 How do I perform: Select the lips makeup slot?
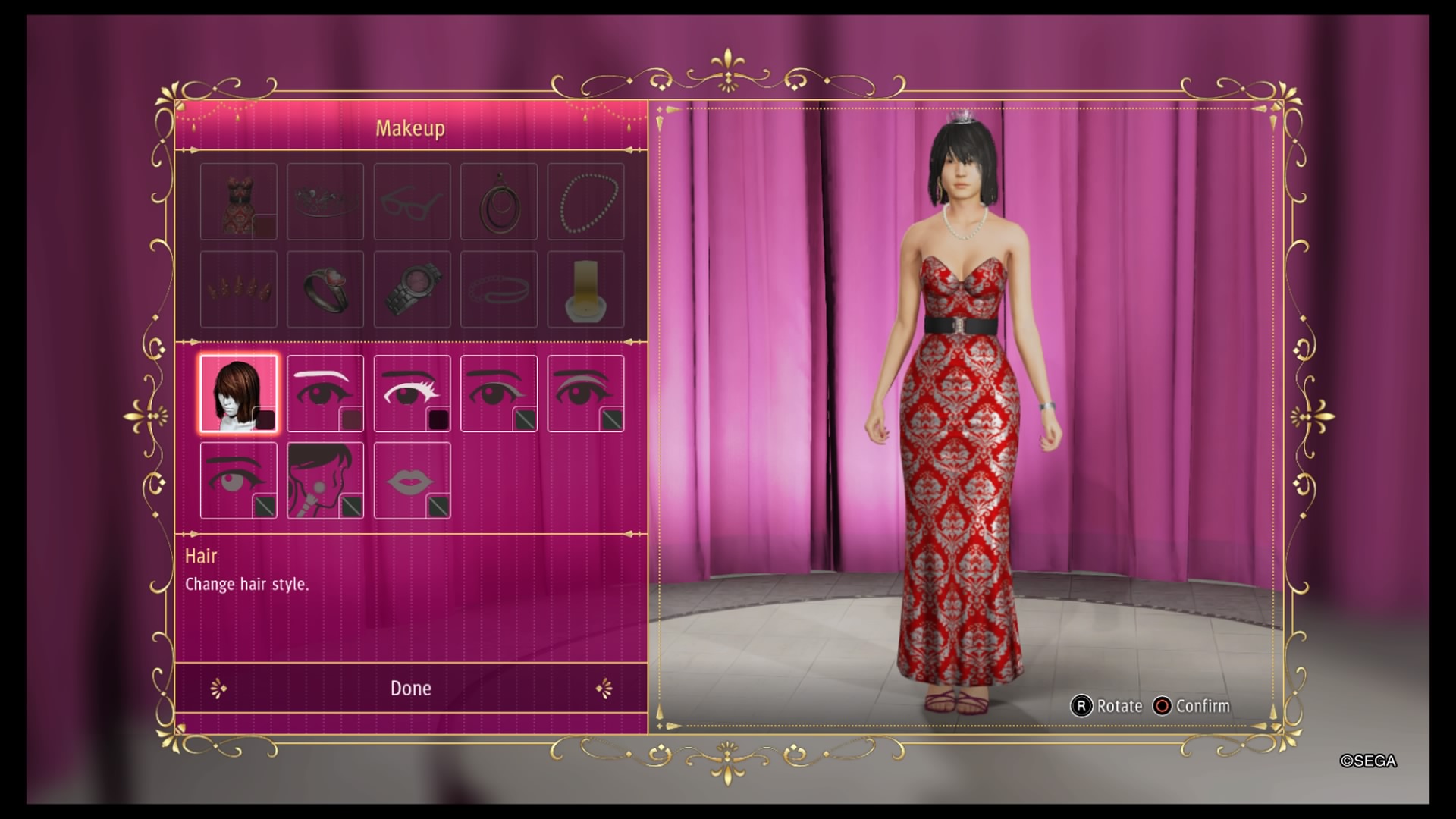coord(412,481)
